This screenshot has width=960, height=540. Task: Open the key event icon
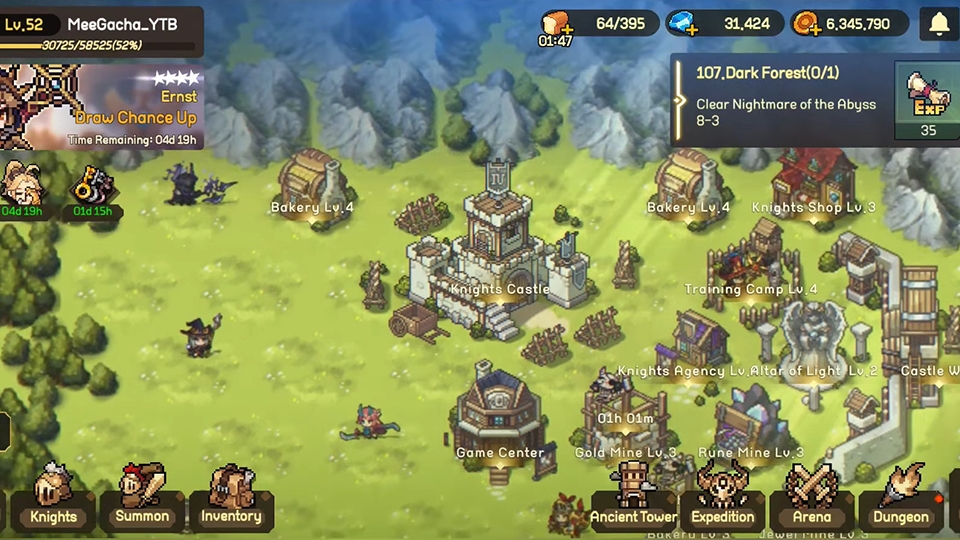92,187
